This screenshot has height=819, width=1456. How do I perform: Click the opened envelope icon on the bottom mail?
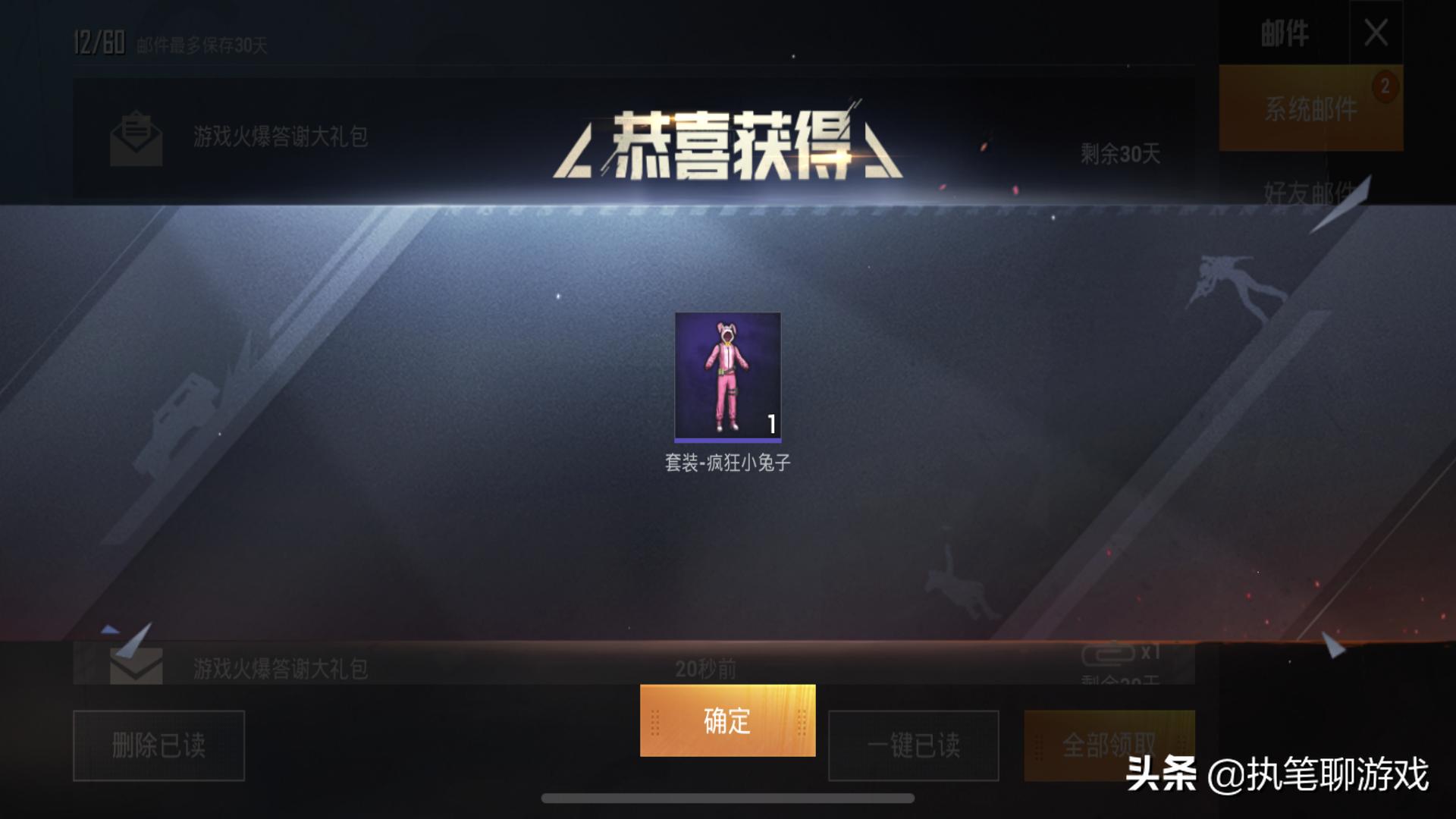[135, 666]
